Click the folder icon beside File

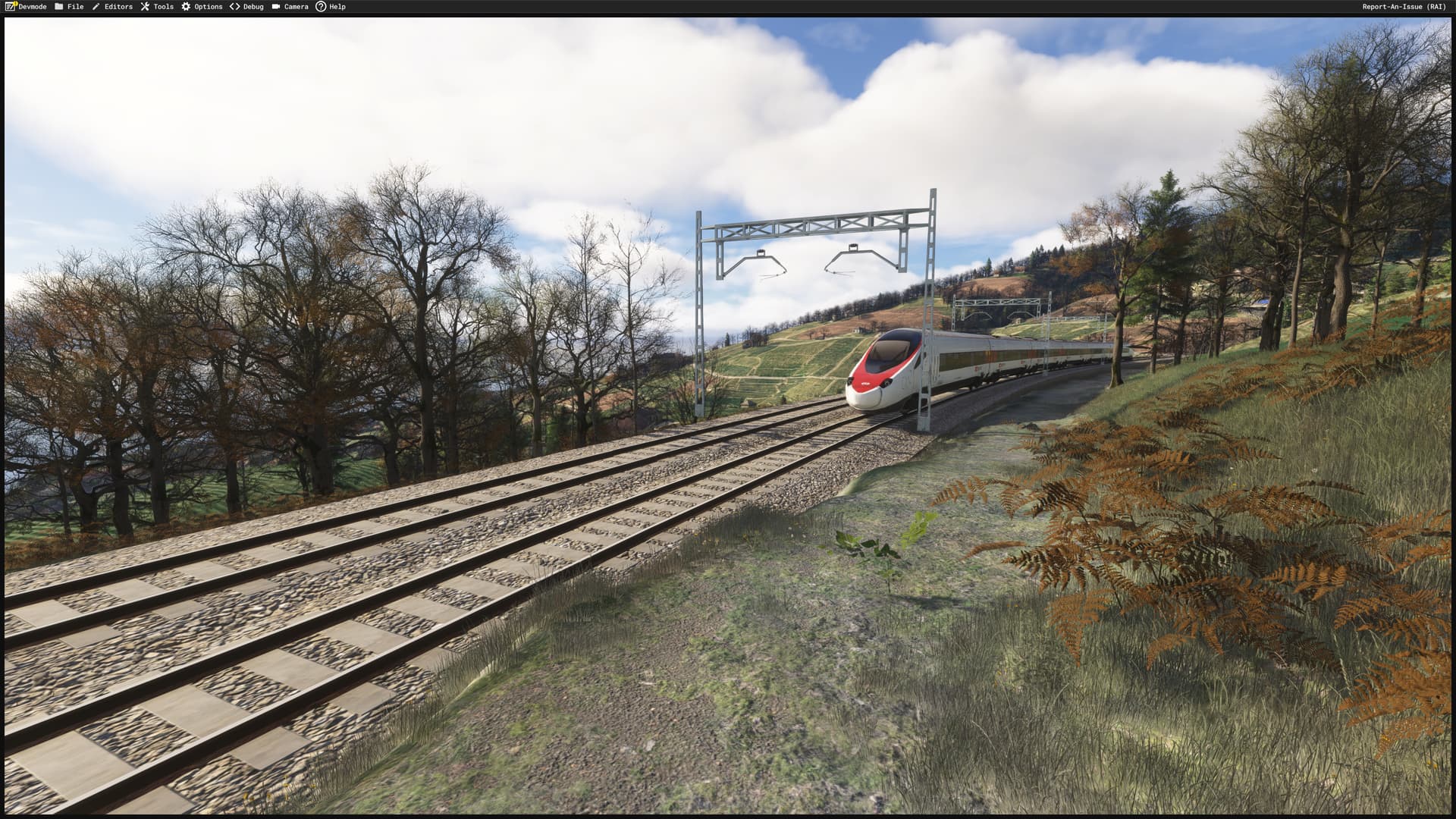point(58,7)
